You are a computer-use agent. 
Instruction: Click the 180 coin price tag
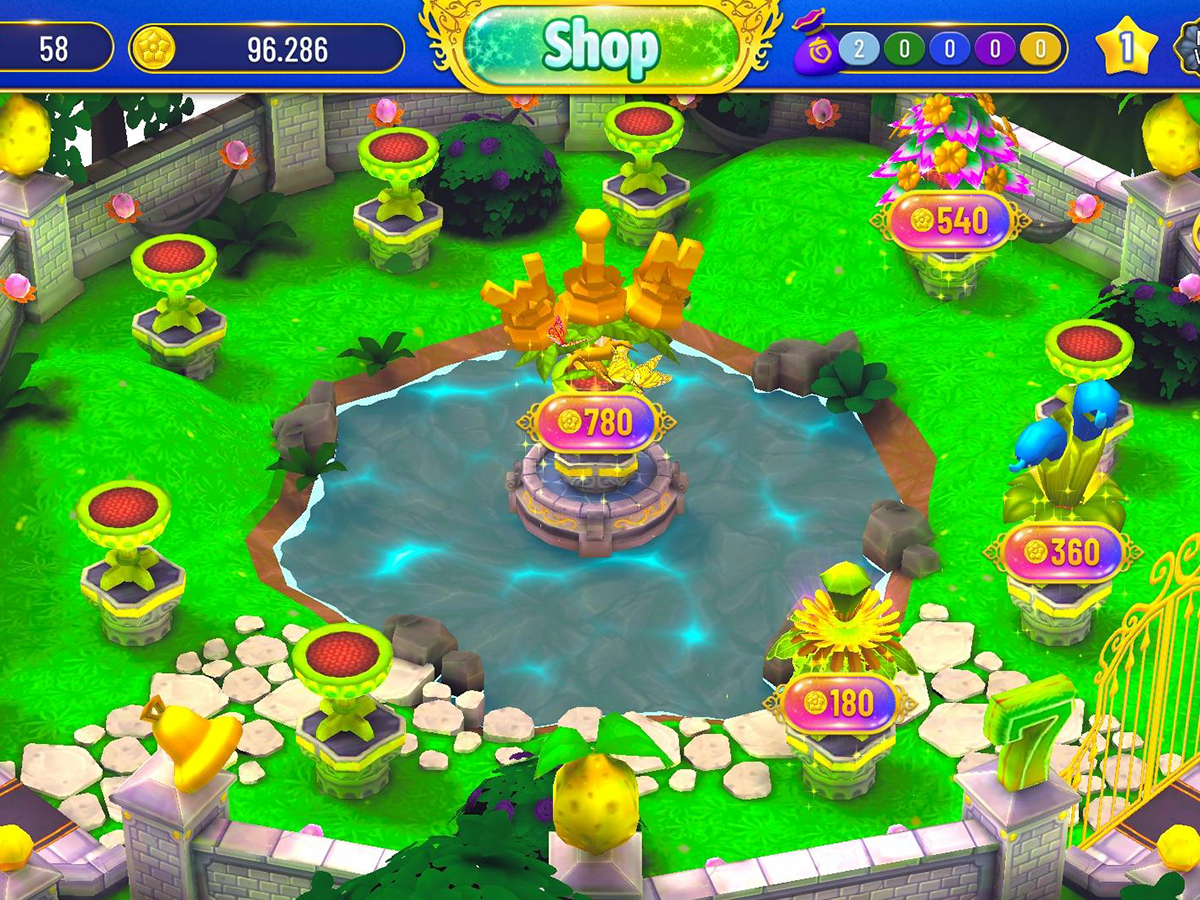pyautogui.click(x=840, y=703)
